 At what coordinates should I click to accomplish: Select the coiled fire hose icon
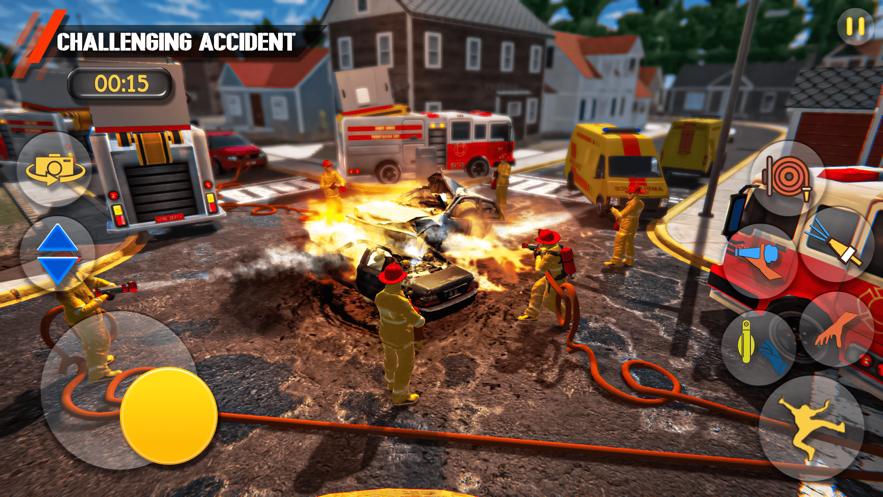click(x=786, y=177)
